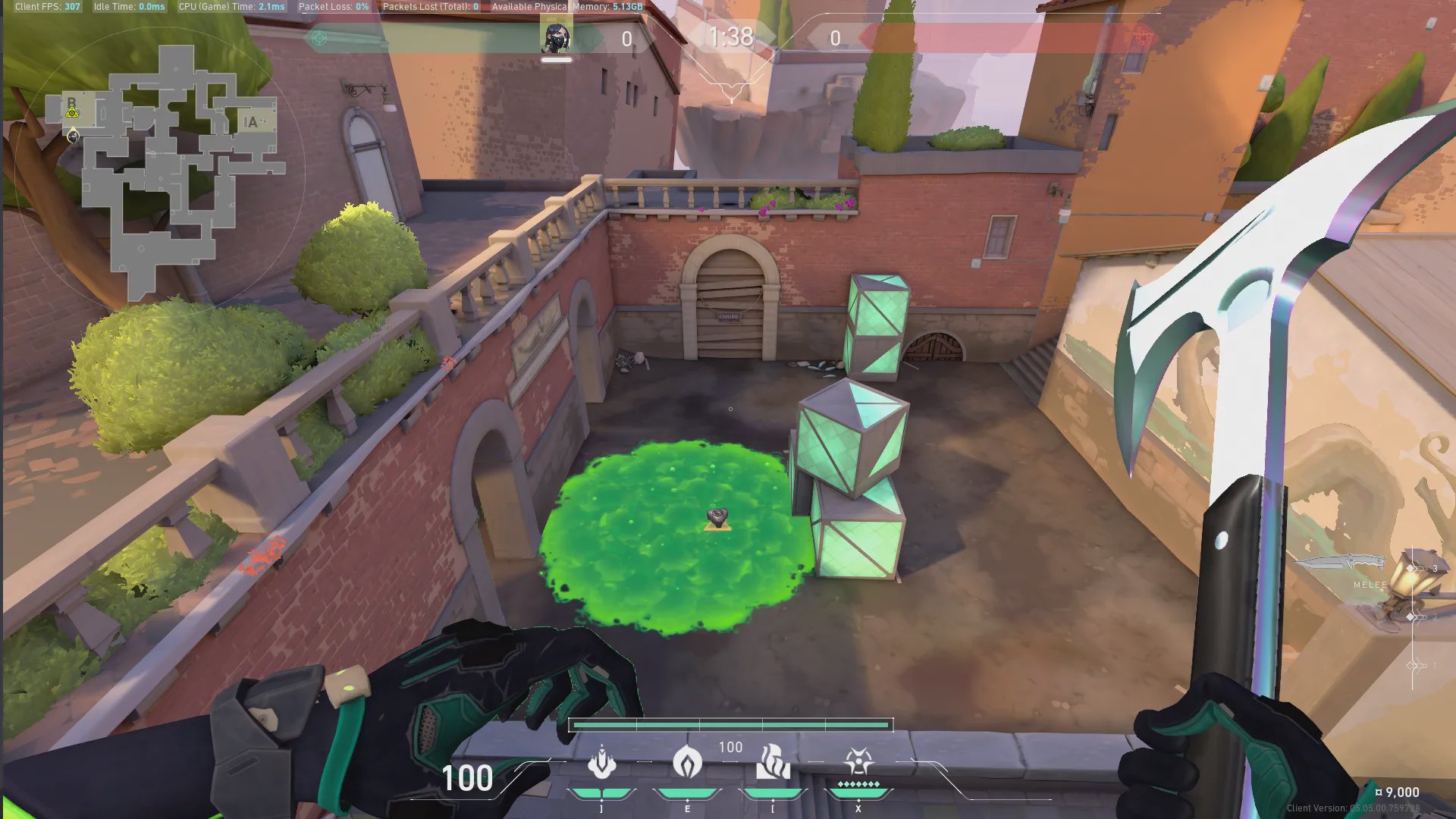
Task: Activate the Snake Bite ability icon
Action: click(602, 763)
